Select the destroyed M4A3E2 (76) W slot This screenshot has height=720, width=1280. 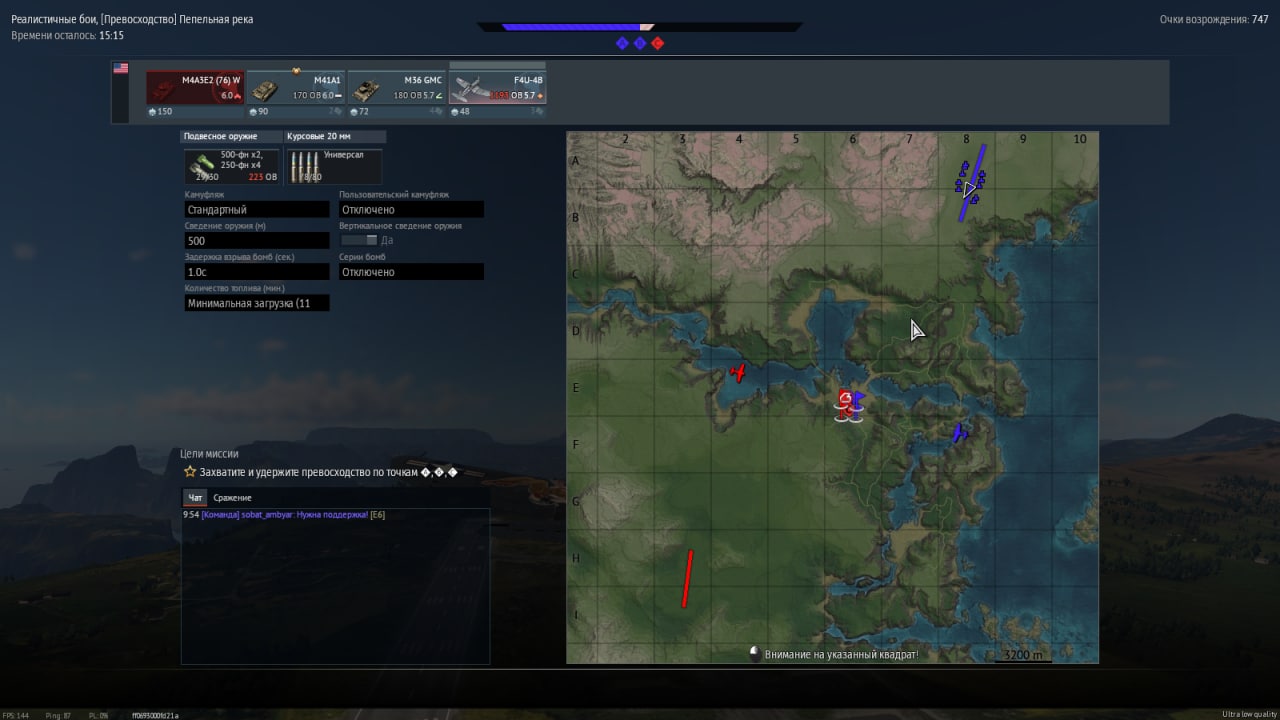(195, 88)
